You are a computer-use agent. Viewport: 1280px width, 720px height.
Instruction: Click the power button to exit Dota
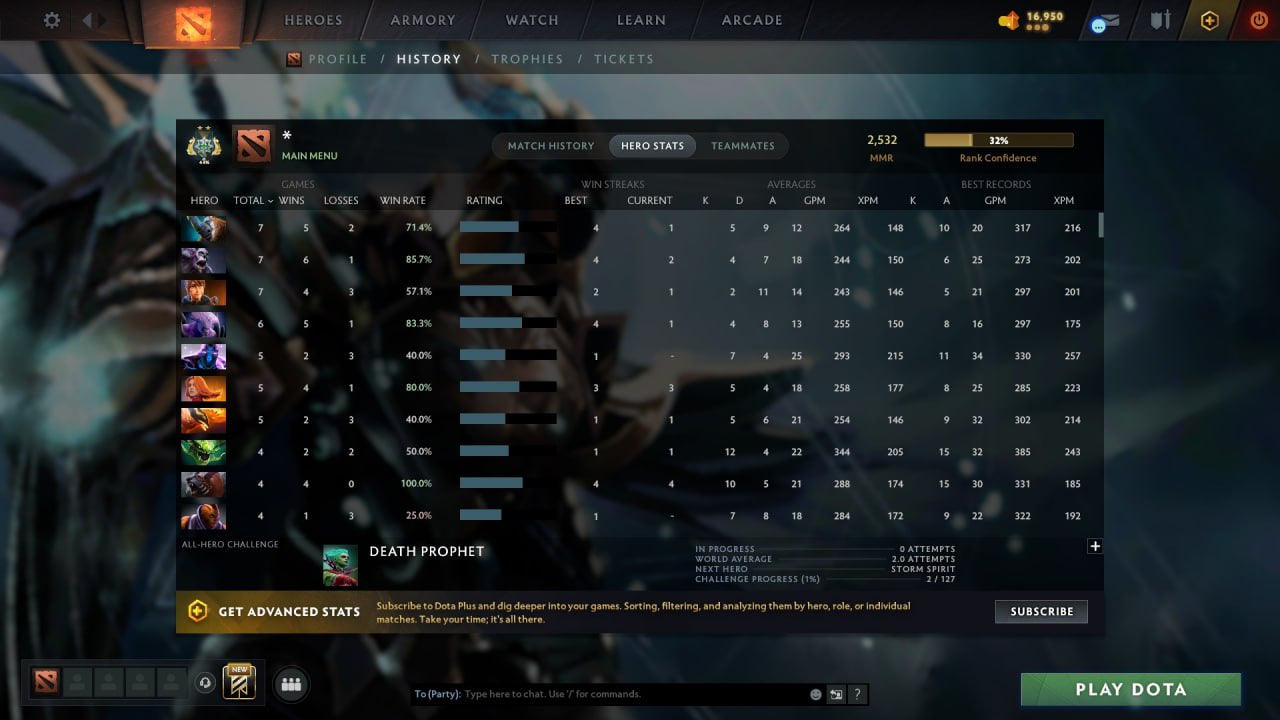pyautogui.click(x=1257, y=20)
